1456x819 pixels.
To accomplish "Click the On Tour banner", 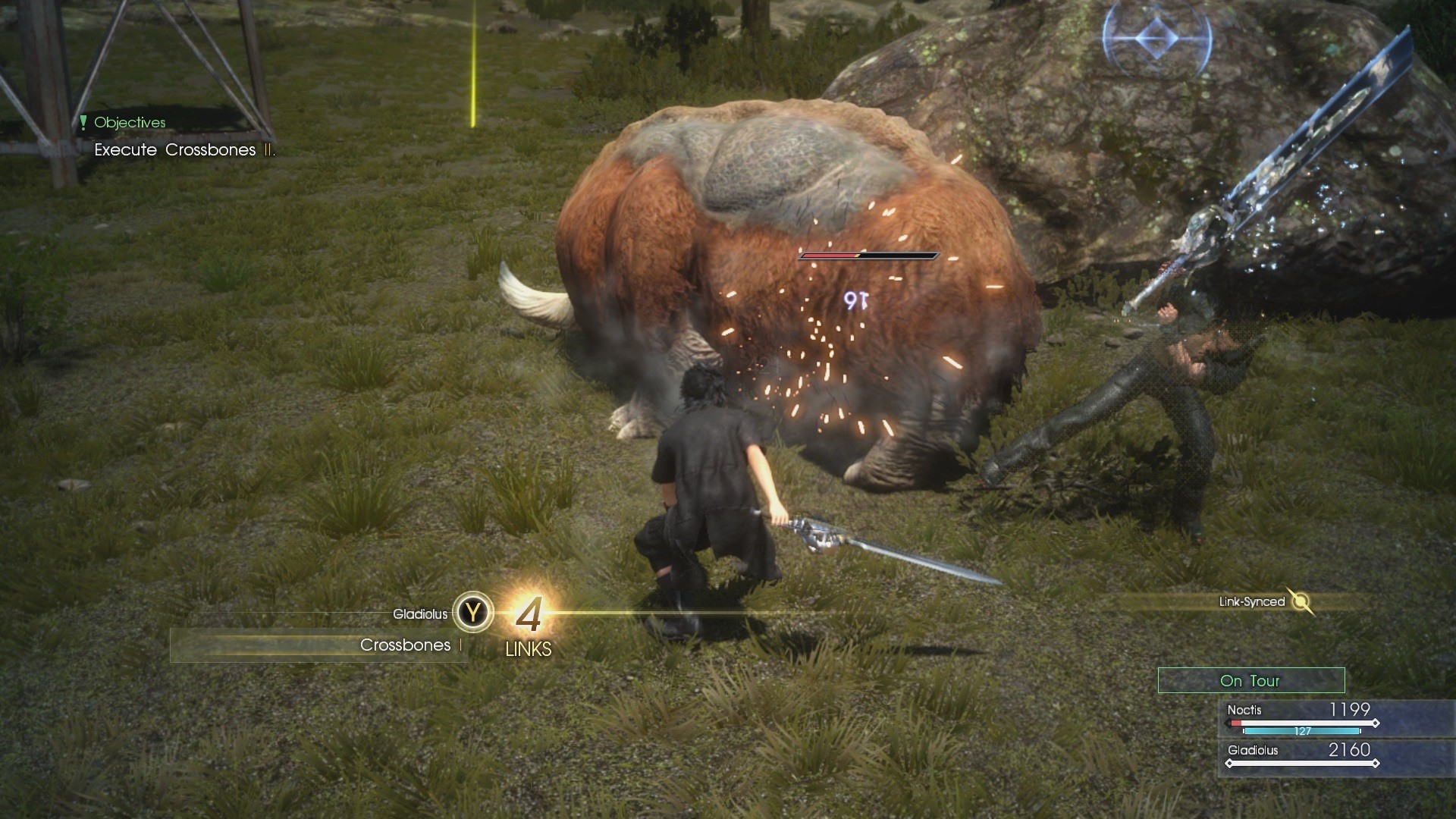I will coord(1250,681).
